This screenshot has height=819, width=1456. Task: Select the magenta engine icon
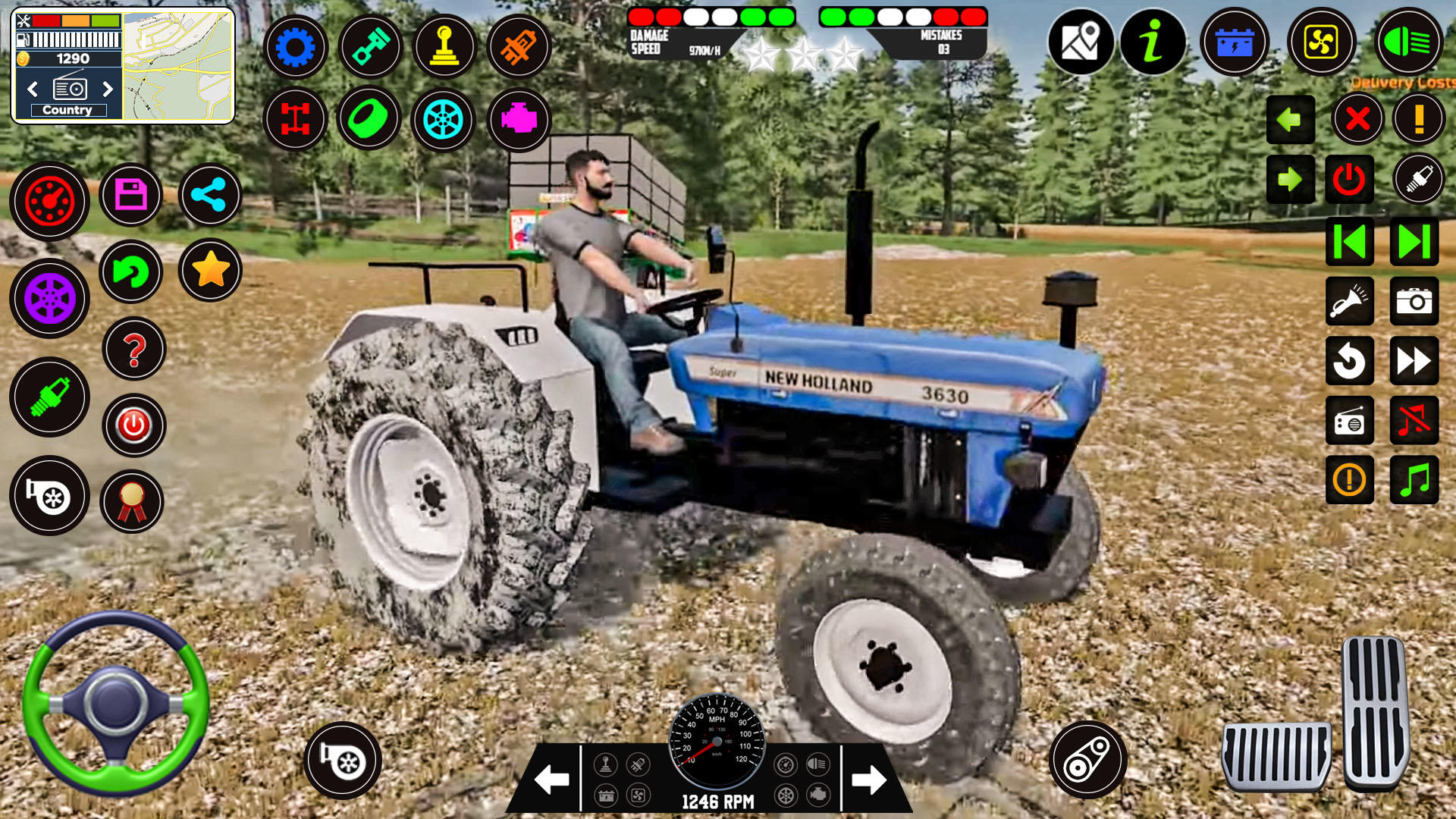tap(519, 120)
